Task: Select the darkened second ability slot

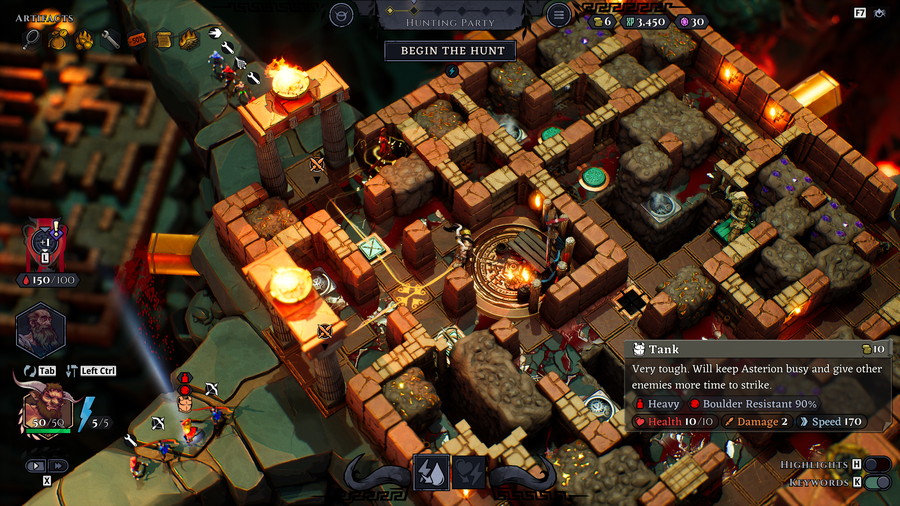Action: coord(470,472)
